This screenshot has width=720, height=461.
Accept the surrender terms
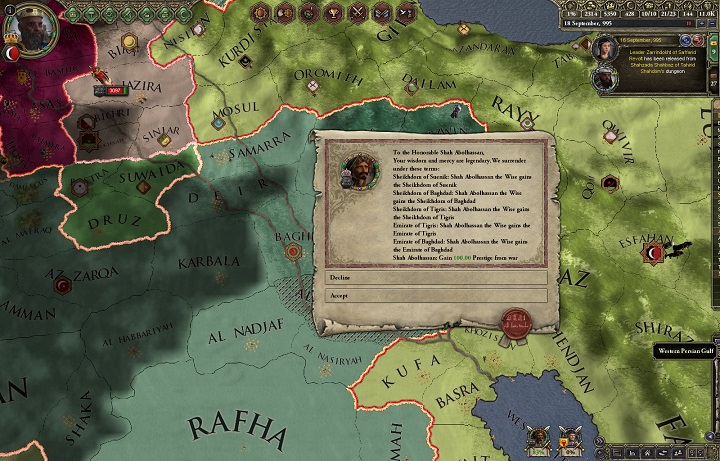436,295
